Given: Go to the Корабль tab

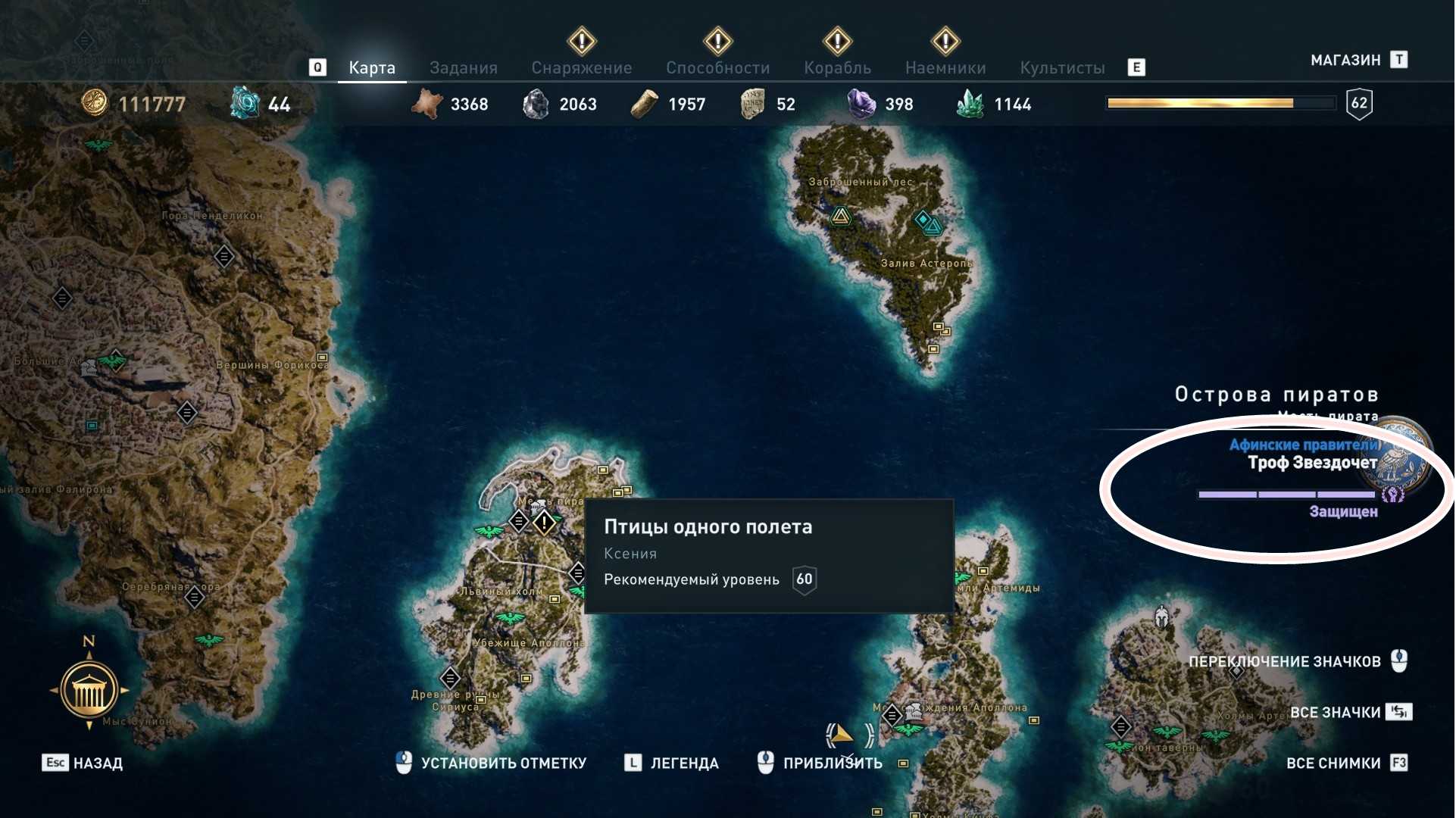Looking at the screenshot, I should click(x=837, y=68).
